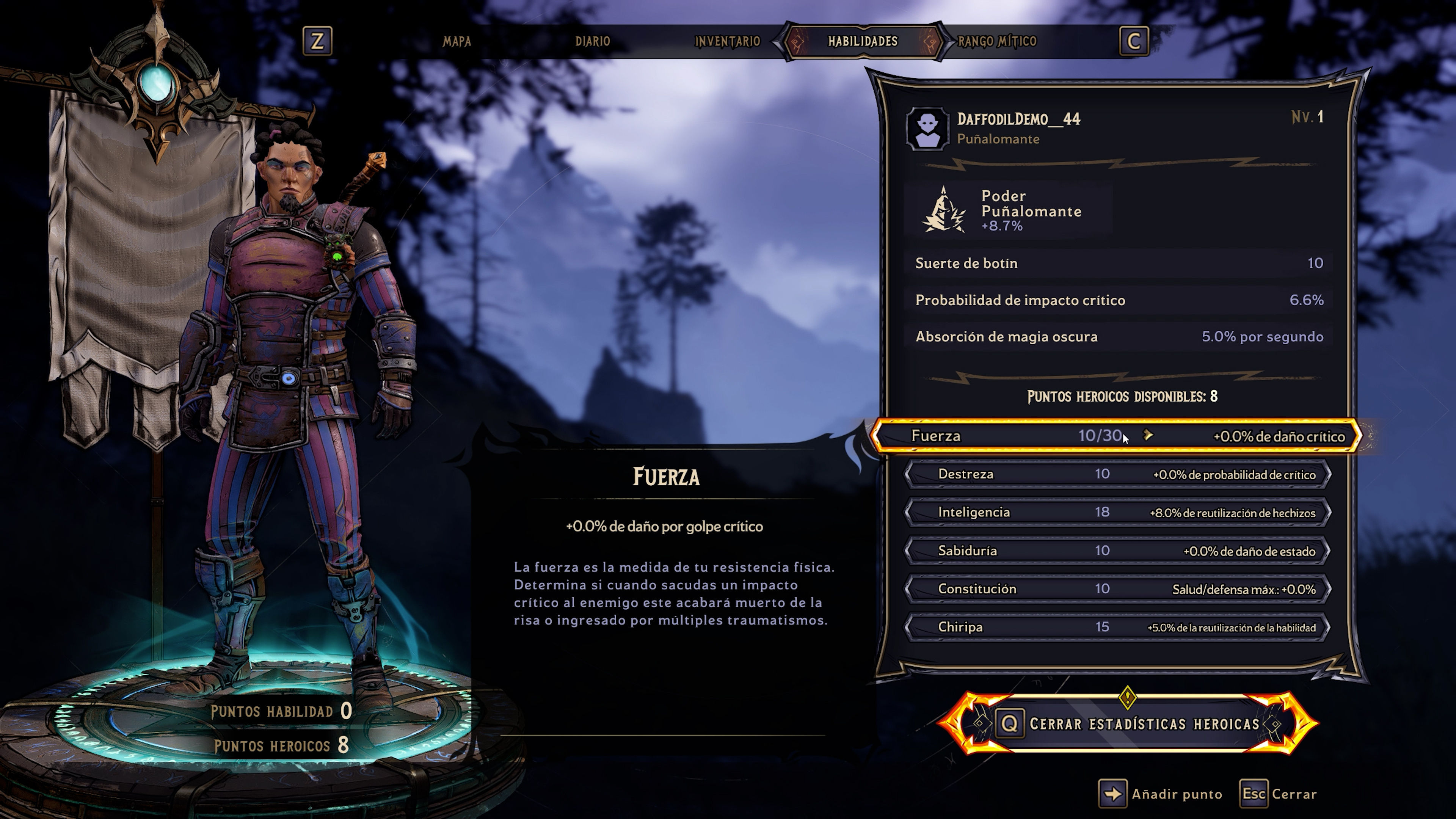Image resolution: width=1456 pixels, height=819 pixels.
Task: Add a point with Fuerza's arrow
Action: pyautogui.click(x=1148, y=435)
